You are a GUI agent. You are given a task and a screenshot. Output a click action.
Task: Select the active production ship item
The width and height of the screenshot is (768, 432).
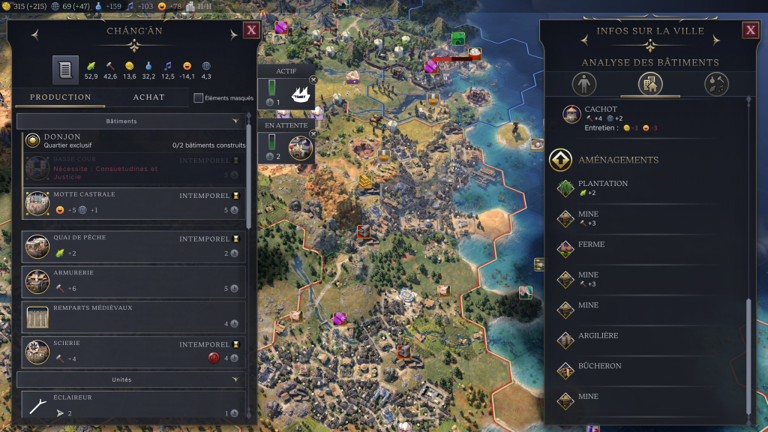pos(299,95)
